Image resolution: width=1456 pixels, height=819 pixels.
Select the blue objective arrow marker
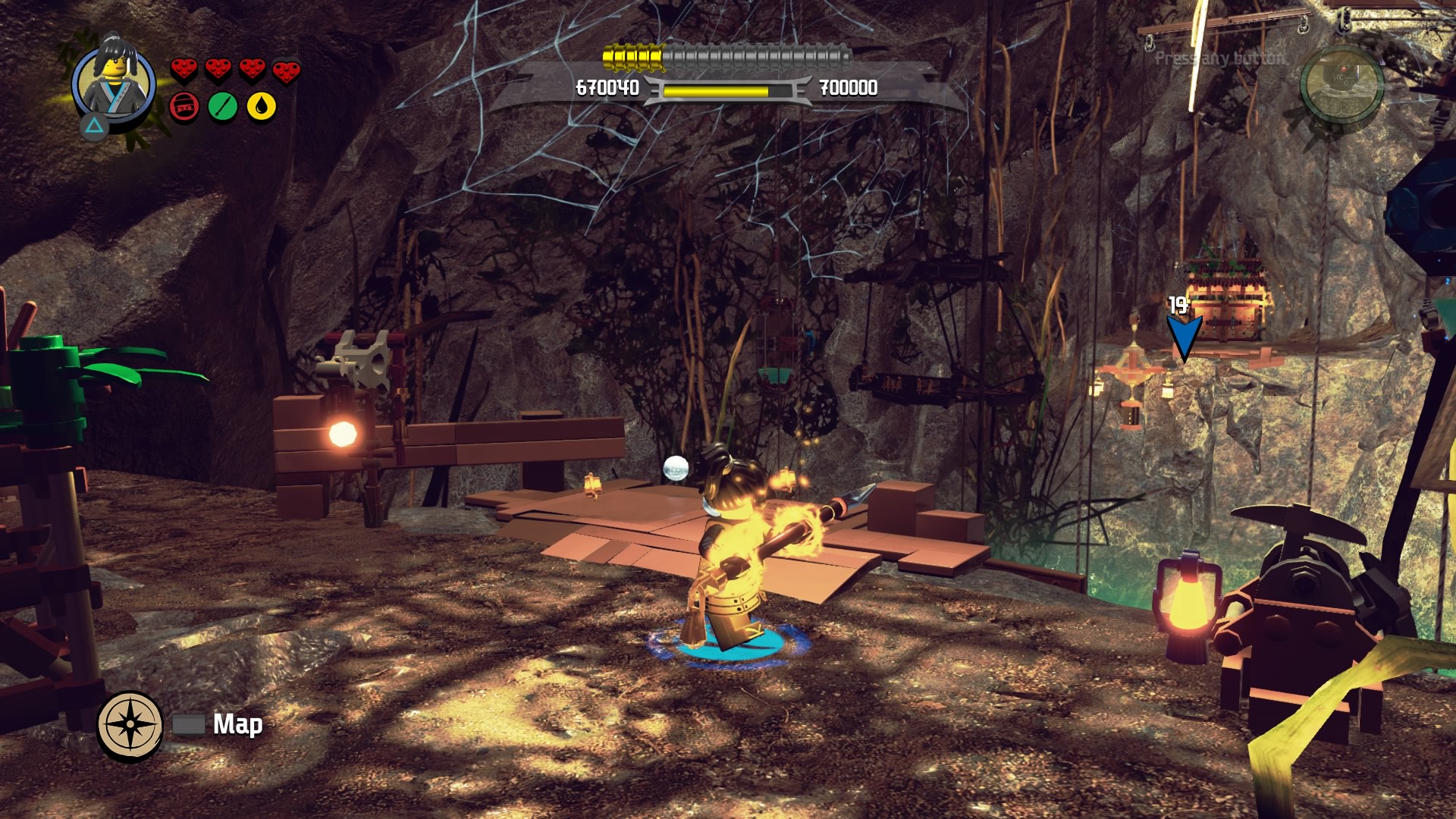click(x=1183, y=336)
